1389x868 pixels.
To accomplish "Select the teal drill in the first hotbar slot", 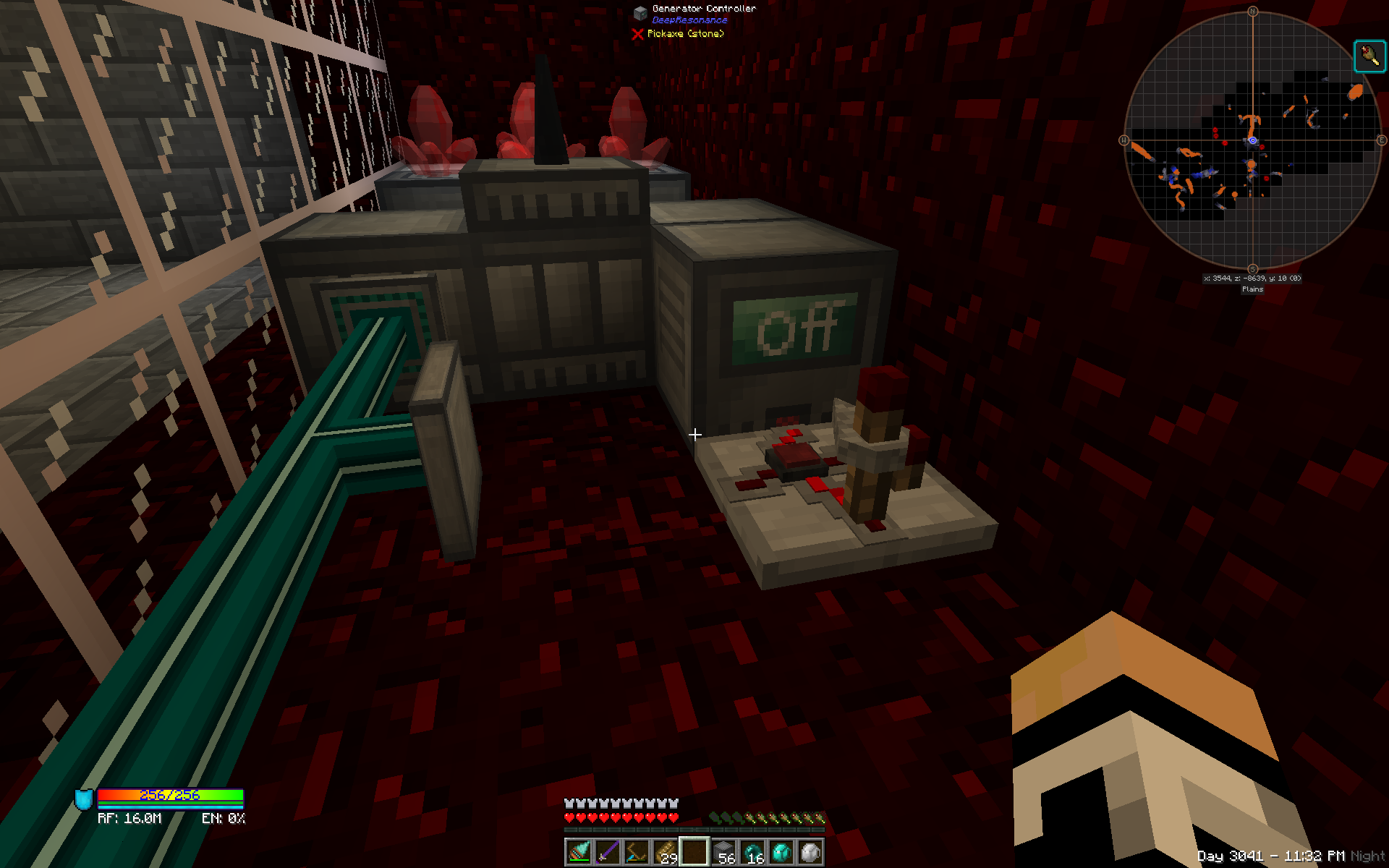I will [579, 851].
